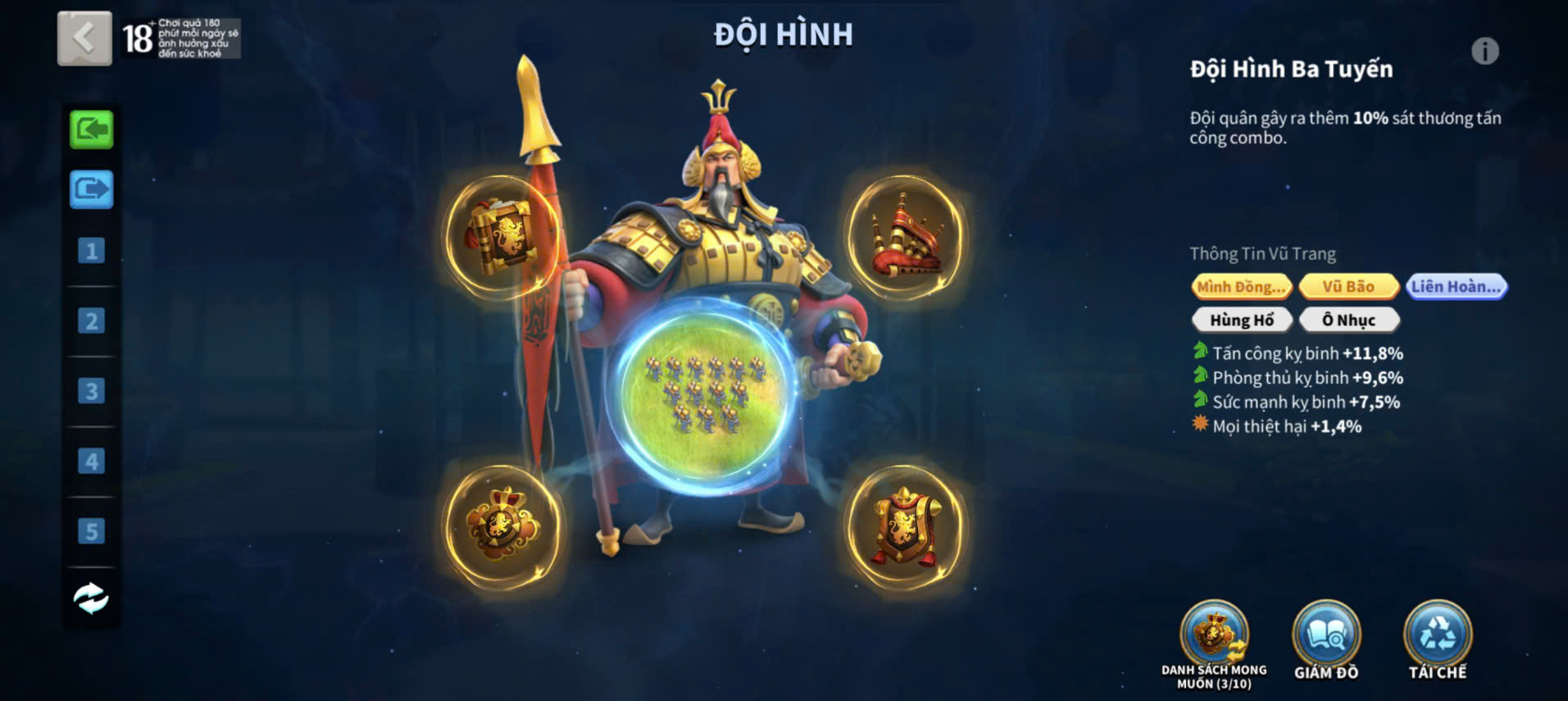Screen dimensions: 1568x701
Task: Select formation preset 1
Action: point(91,251)
